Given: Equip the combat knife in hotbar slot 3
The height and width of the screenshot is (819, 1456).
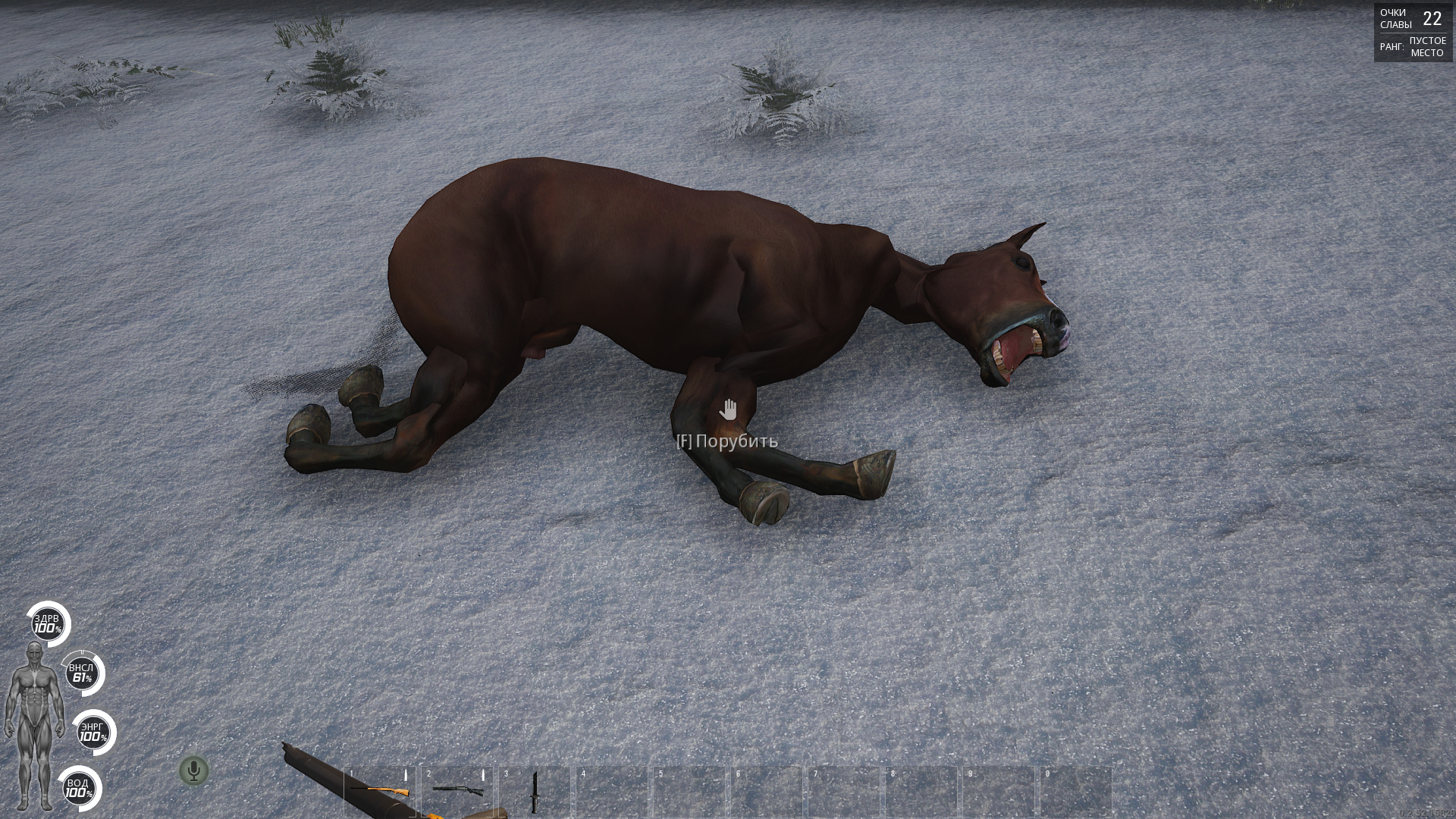Looking at the screenshot, I should [x=535, y=791].
